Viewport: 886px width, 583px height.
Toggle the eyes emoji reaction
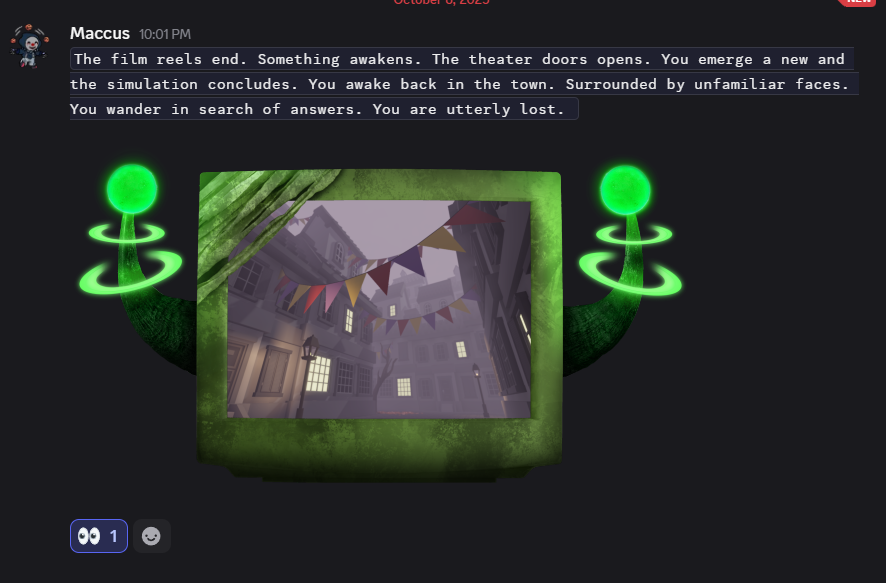[x=98, y=536]
